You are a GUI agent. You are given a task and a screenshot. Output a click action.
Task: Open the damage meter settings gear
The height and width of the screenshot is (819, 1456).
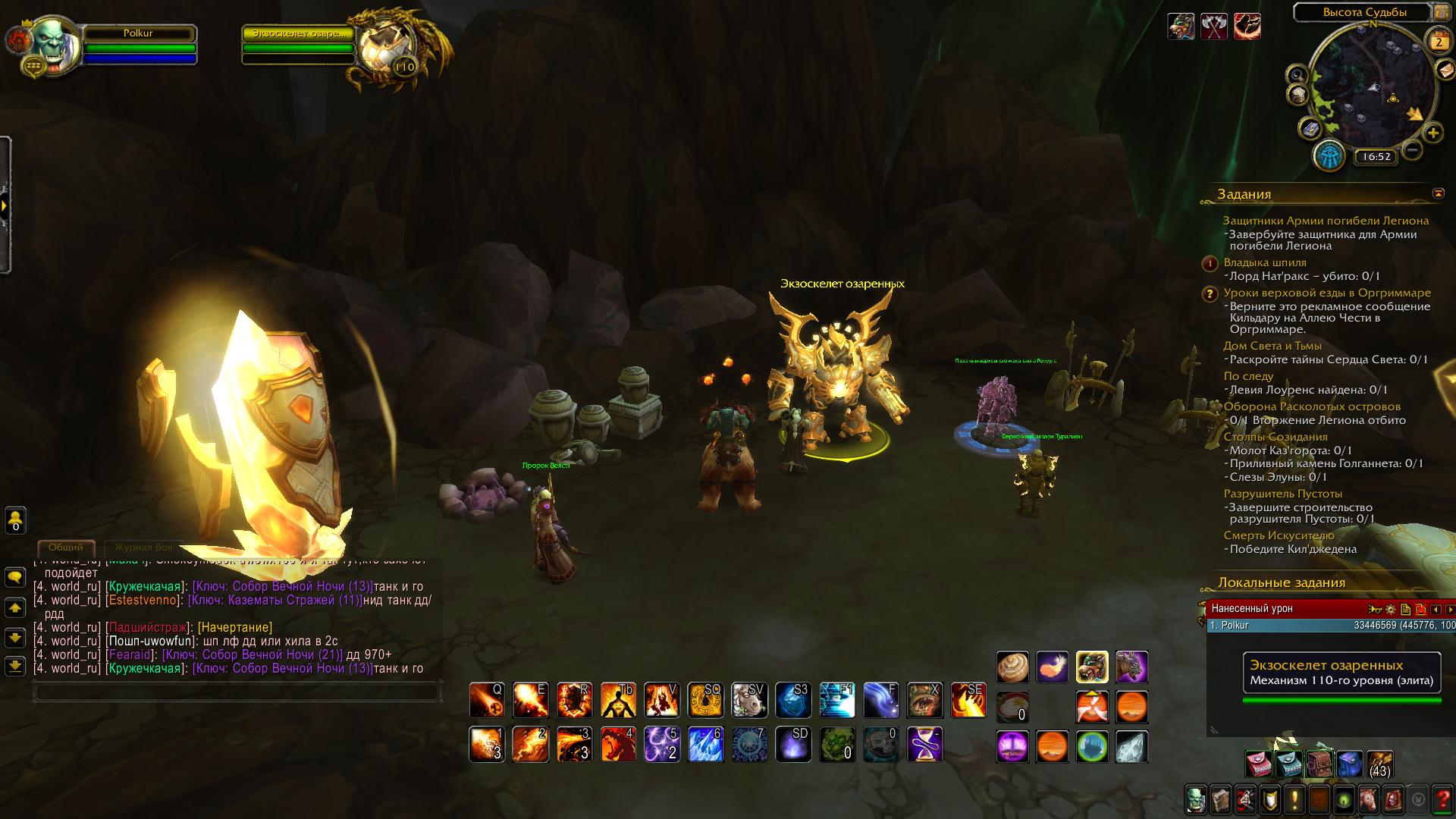coord(1390,609)
